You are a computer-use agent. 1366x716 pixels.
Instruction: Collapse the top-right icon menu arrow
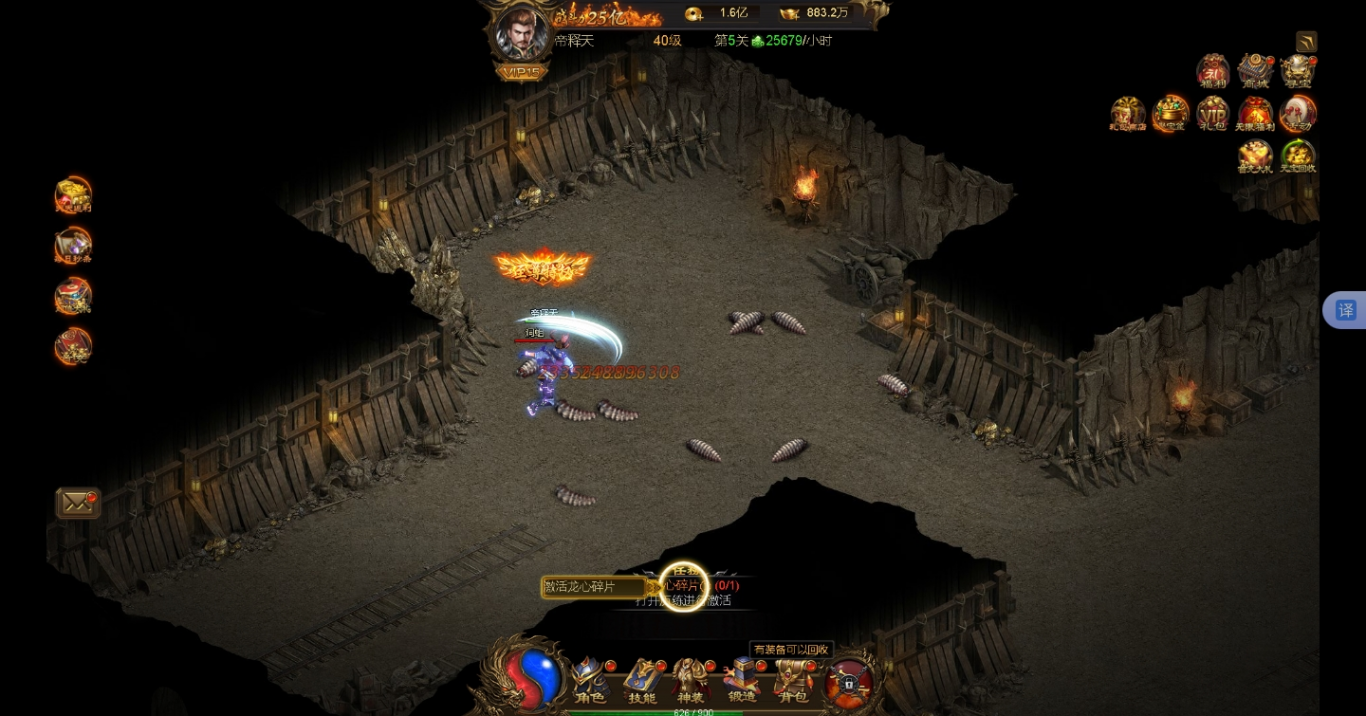[1306, 42]
